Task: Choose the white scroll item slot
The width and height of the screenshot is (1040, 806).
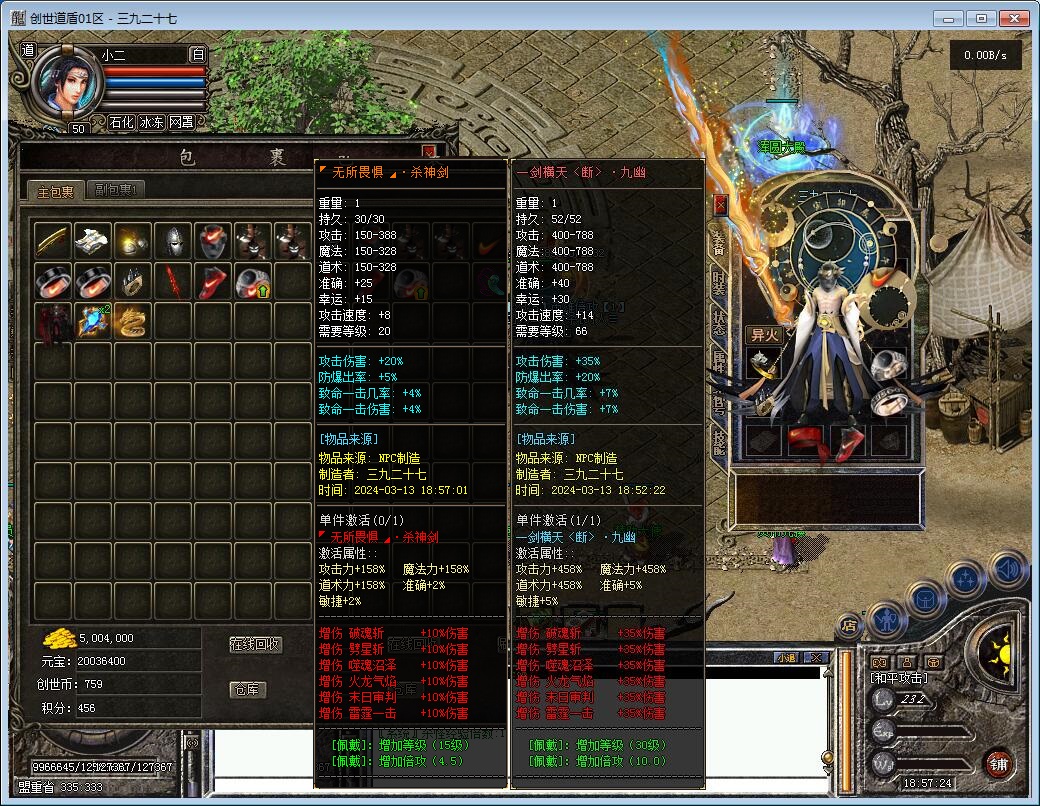Action: click(93, 240)
